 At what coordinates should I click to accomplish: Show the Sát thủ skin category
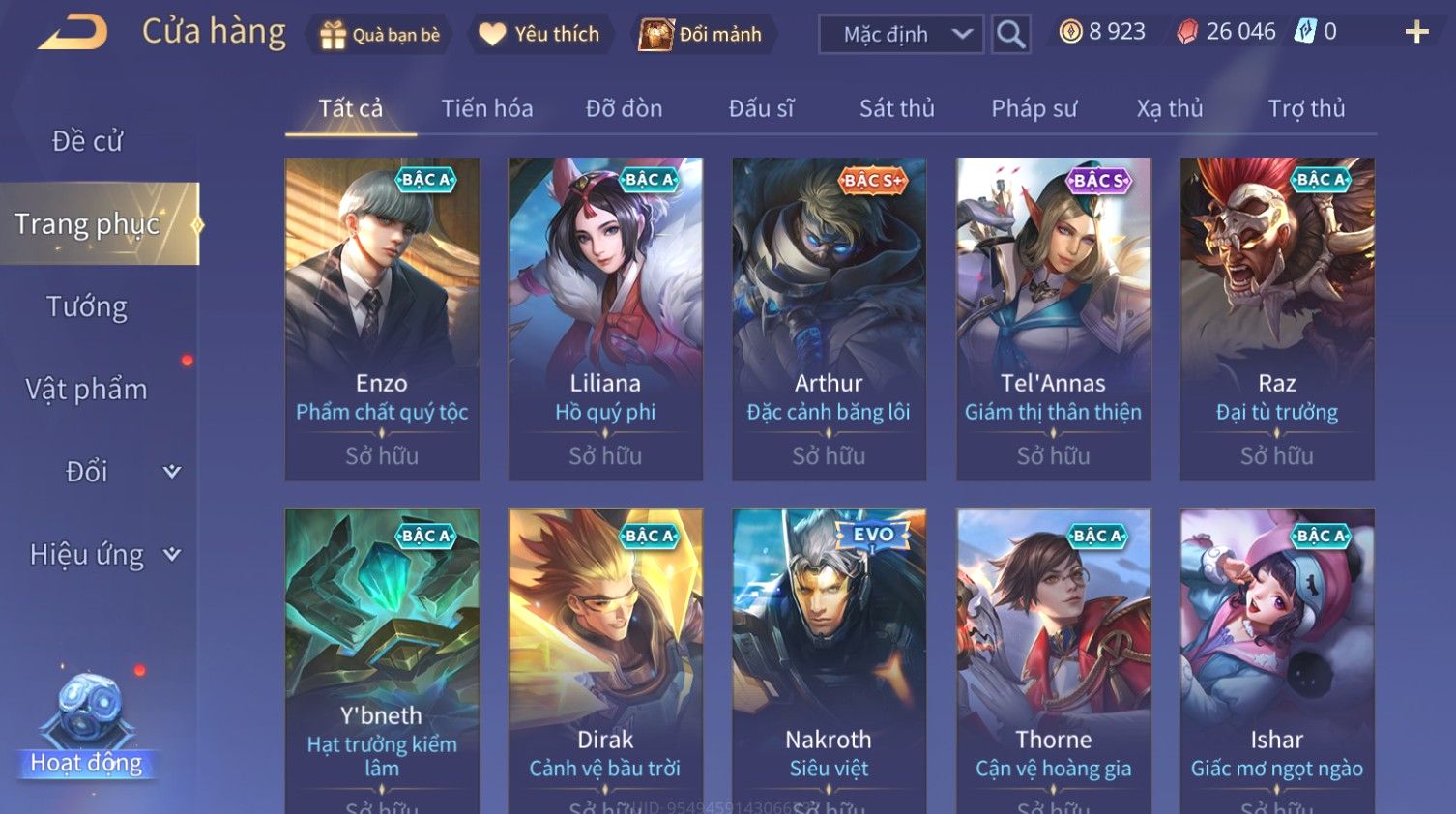point(896,108)
